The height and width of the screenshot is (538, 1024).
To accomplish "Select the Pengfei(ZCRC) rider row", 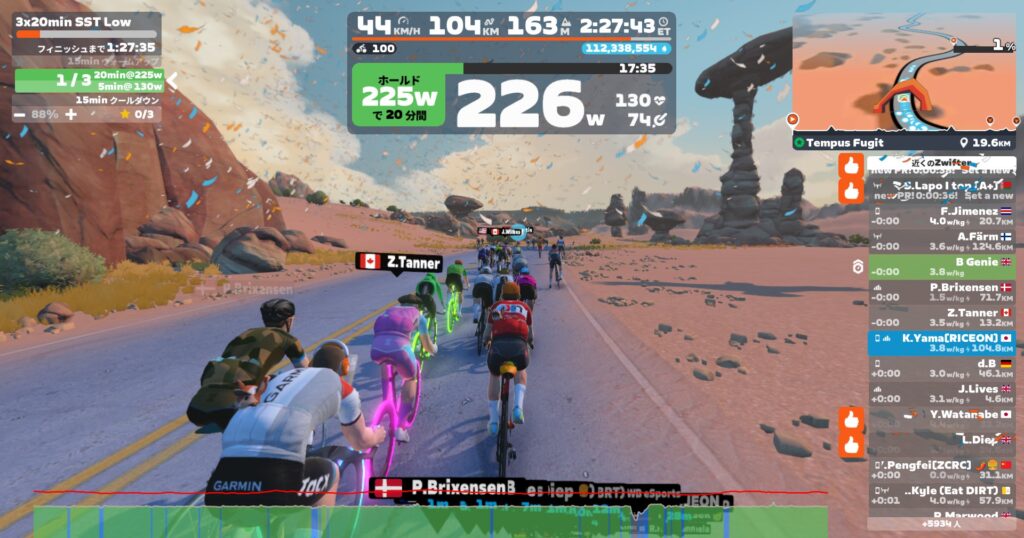I will pos(942,470).
